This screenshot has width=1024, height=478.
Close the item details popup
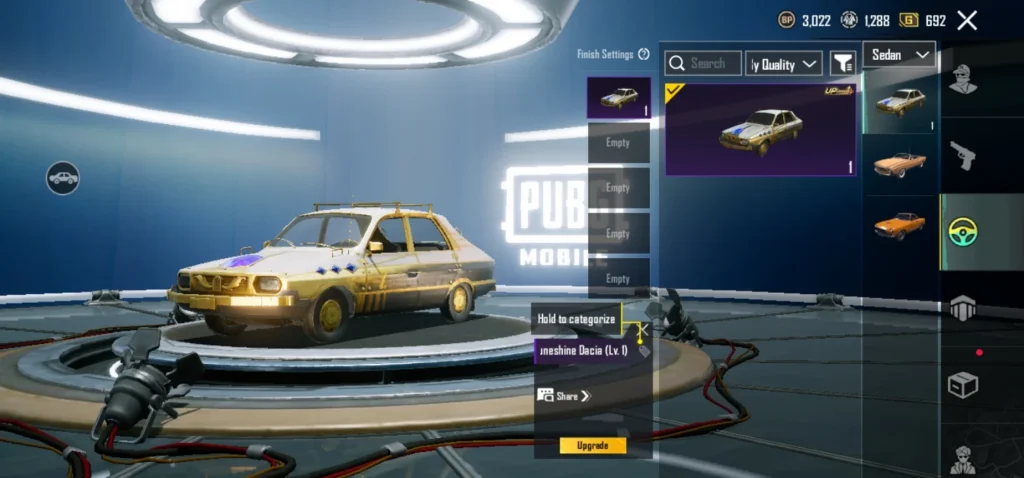coord(644,327)
